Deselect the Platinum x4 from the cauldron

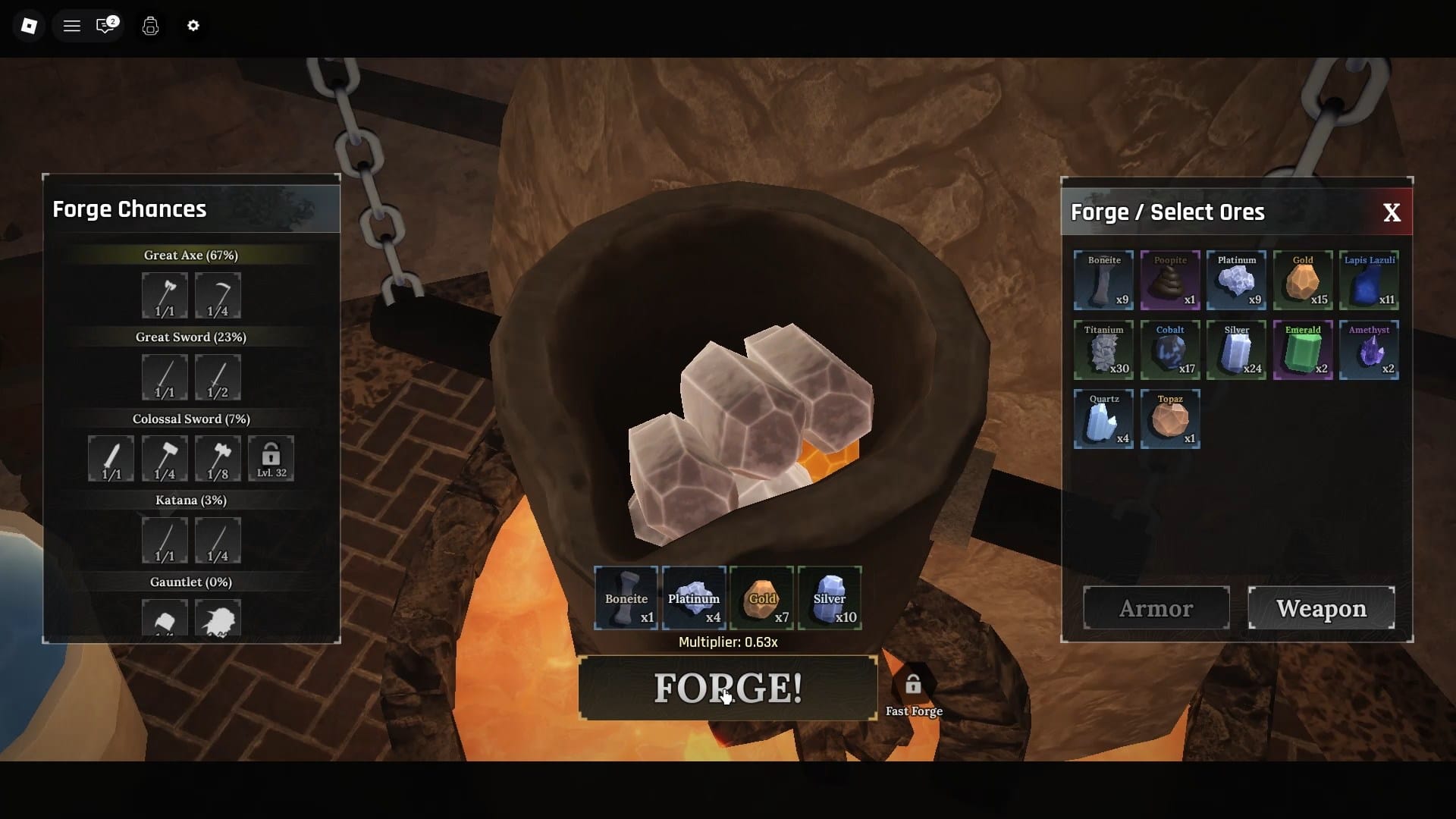pyautogui.click(x=693, y=598)
